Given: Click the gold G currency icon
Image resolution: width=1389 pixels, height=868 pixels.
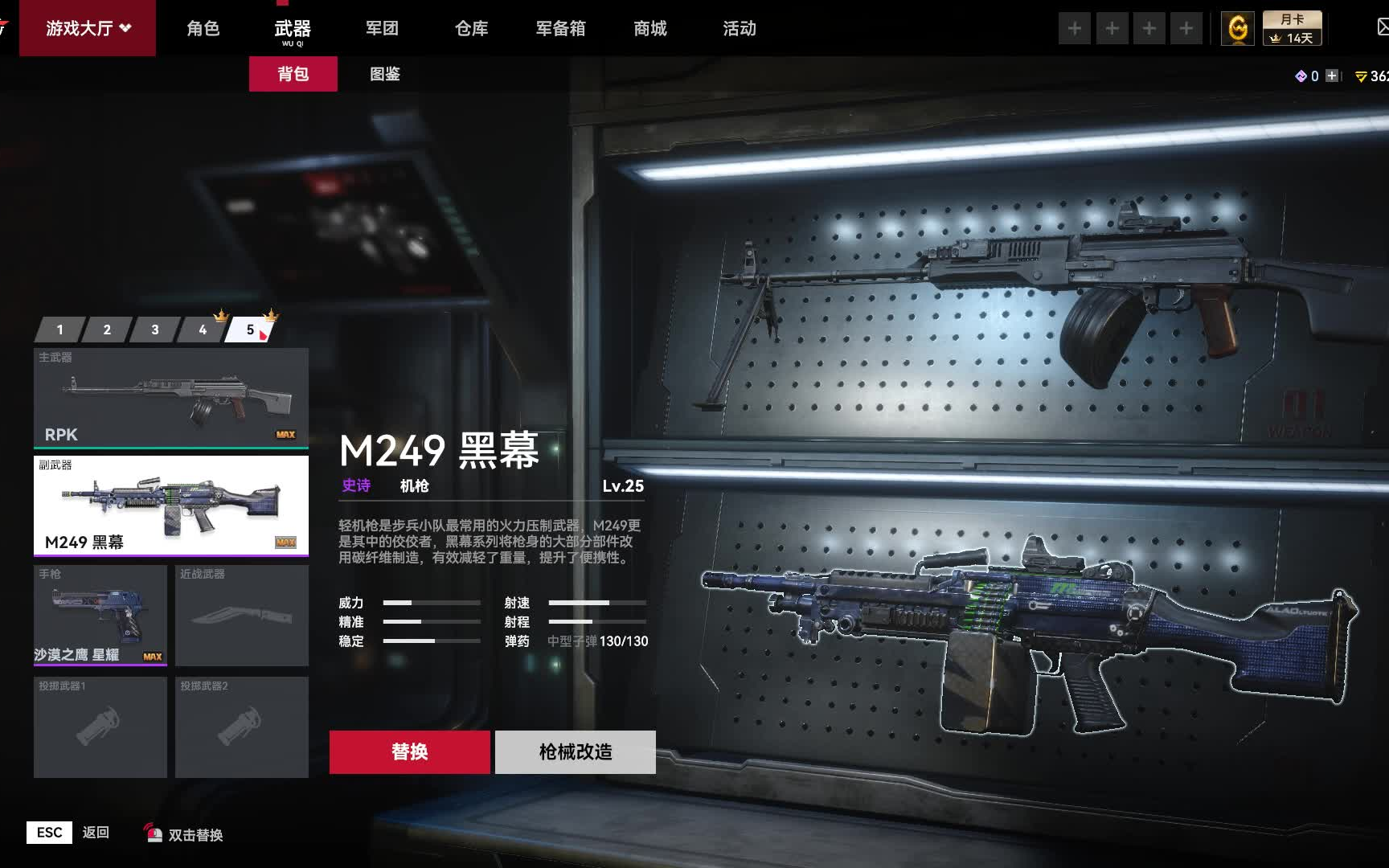Looking at the screenshot, I should (x=1238, y=27).
